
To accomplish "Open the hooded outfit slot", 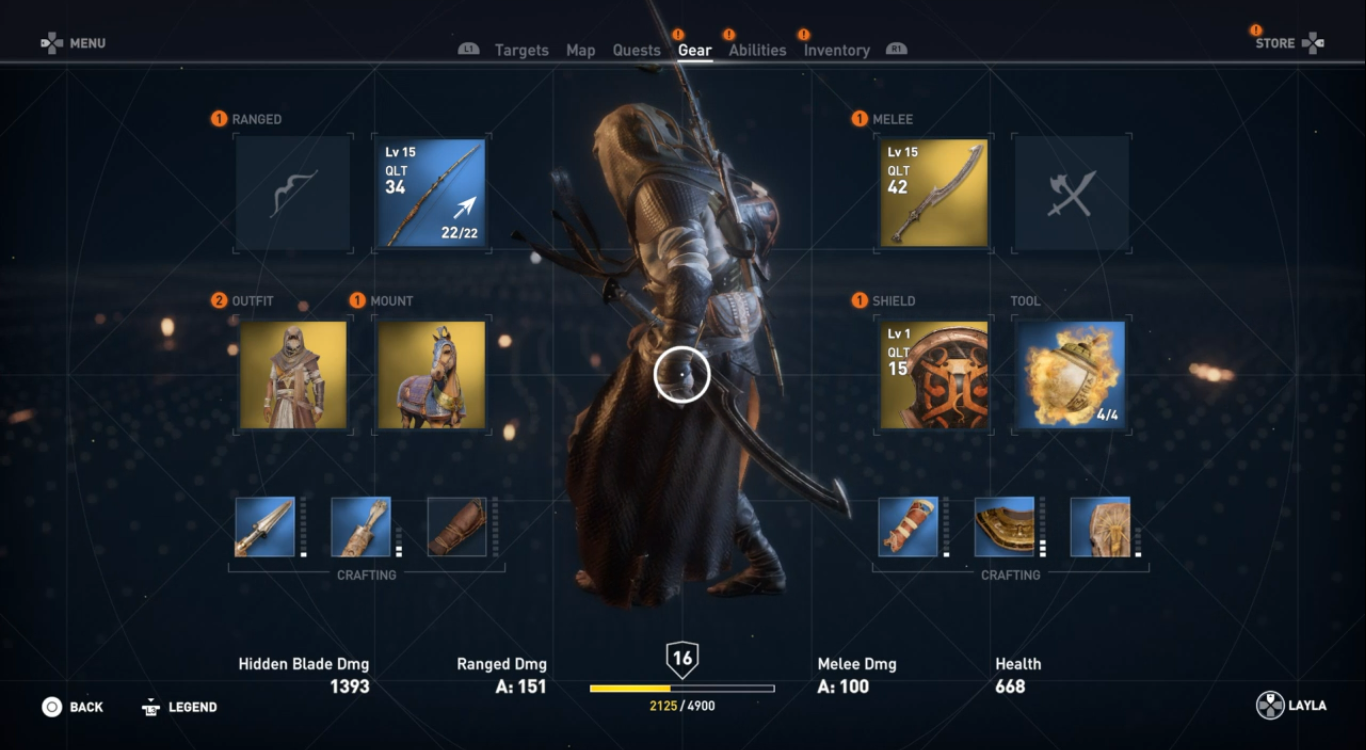I will coord(293,375).
